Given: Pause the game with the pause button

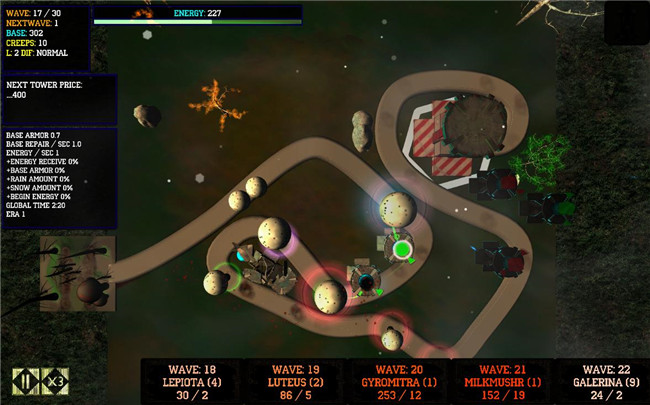Looking at the screenshot, I should click(x=22, y=380).
